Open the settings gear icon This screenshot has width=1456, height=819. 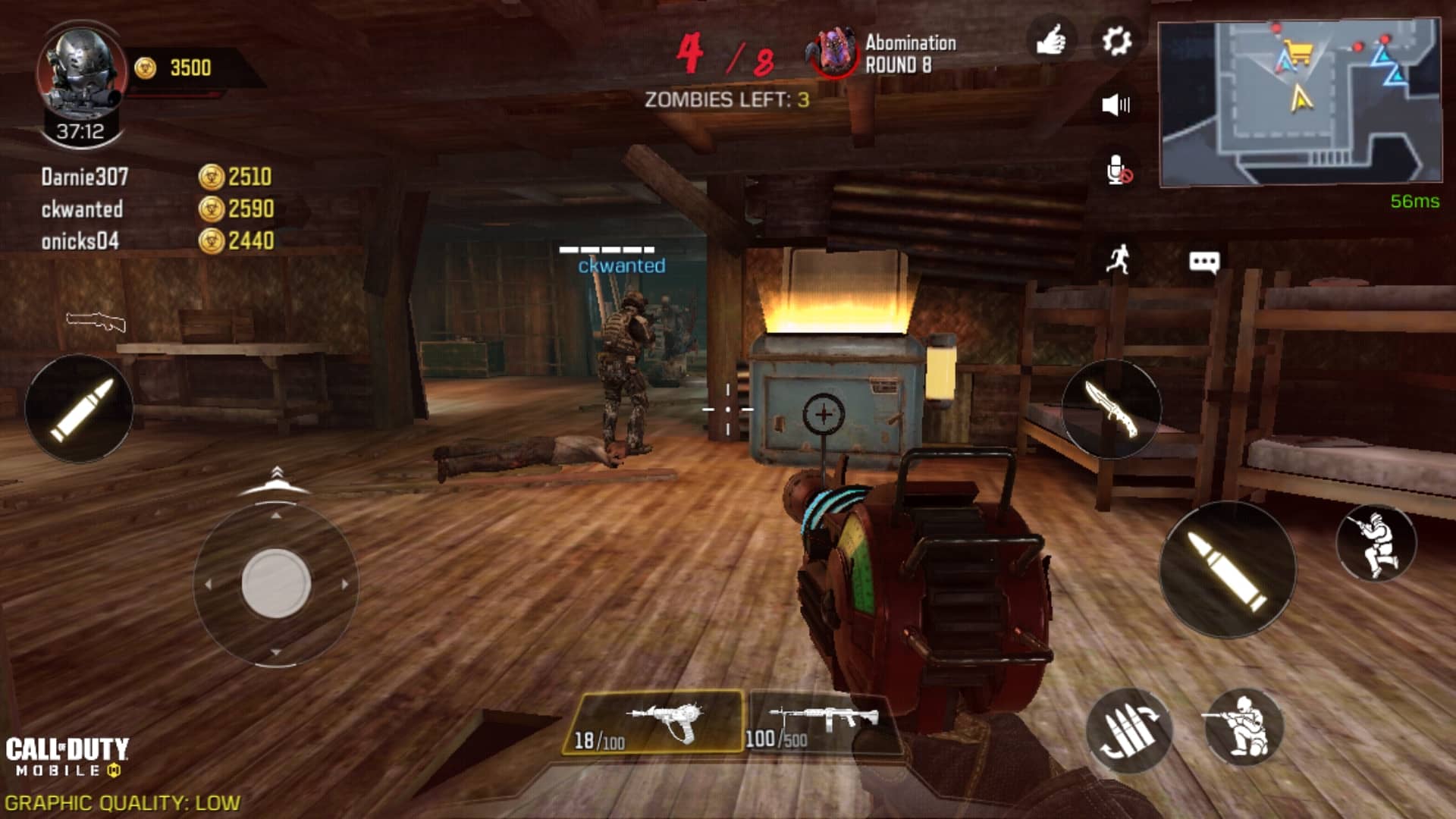tap(1116, 41)
